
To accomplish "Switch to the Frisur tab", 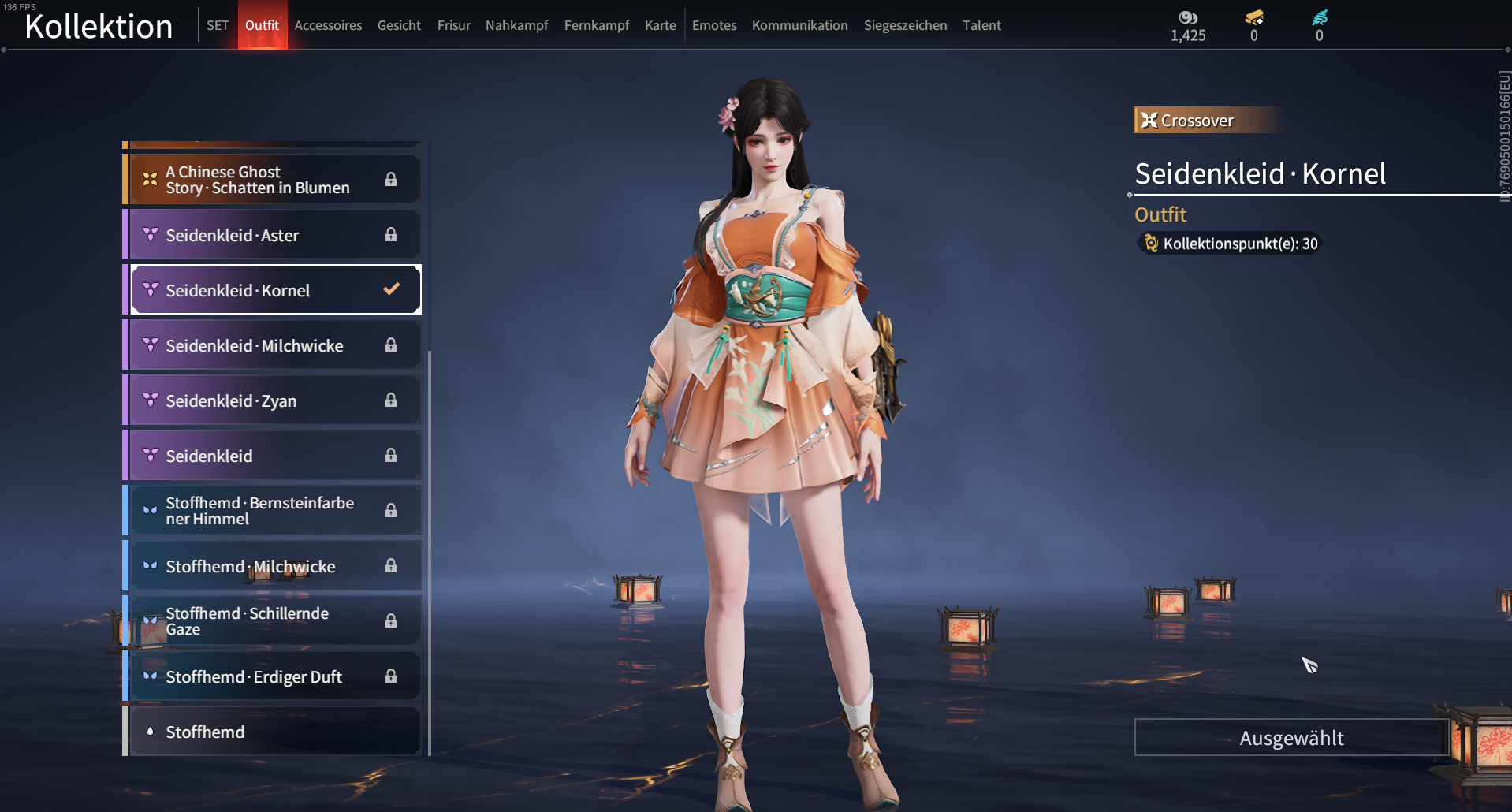I will [453, 25].
